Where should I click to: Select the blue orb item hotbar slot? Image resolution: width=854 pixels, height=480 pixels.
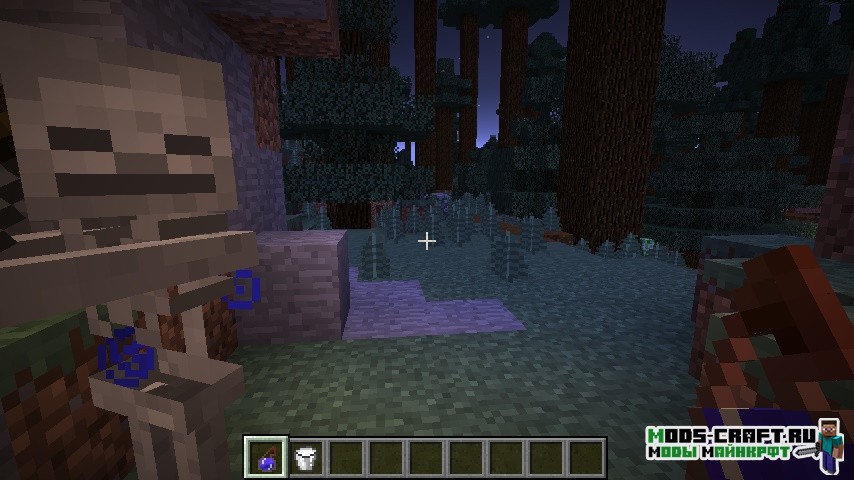[x=266, y=458]
